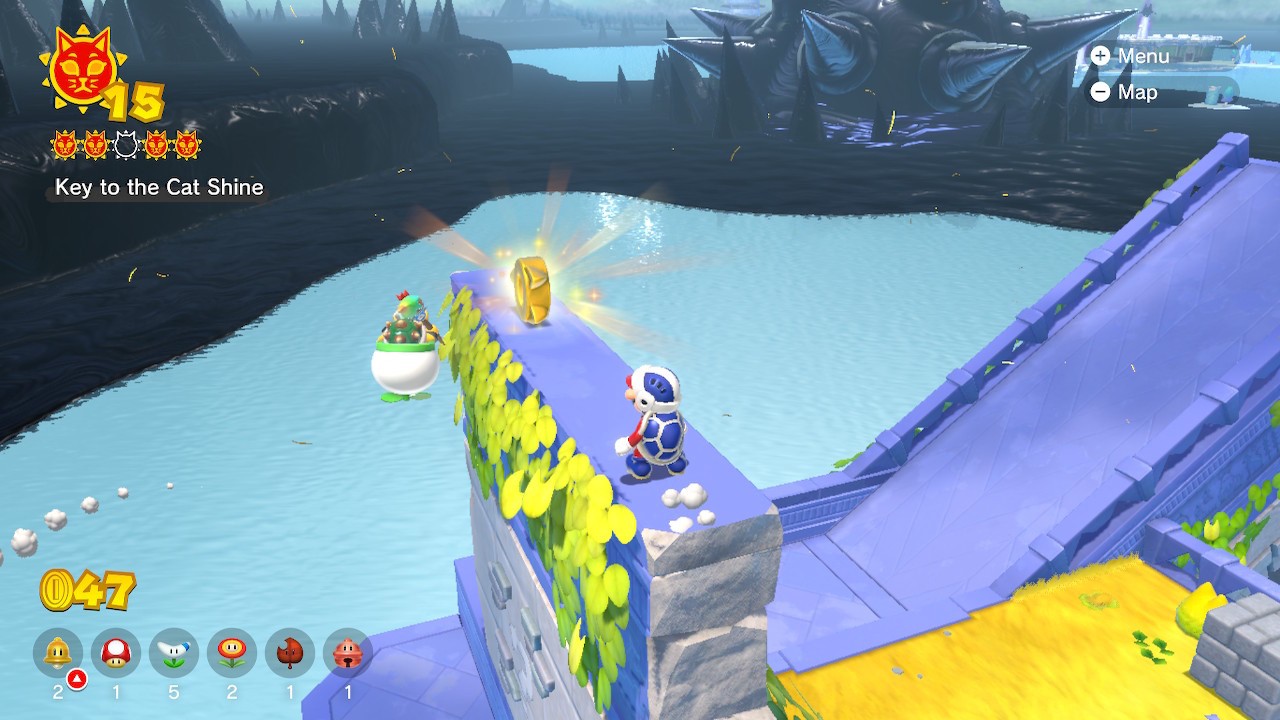Use the stored Fire Flower
This screenshot has width=1280, height=720.
tap(232, 653)
